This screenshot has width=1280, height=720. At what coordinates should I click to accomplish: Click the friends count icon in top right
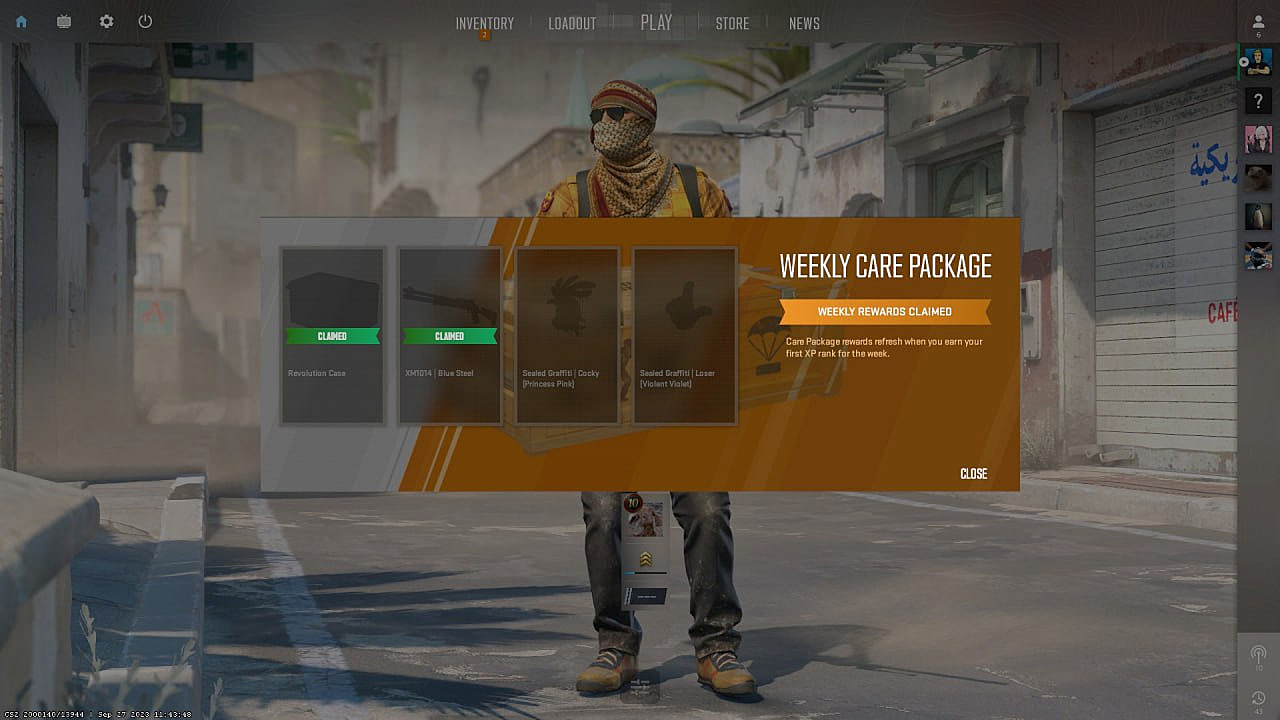click(1257, 22)
